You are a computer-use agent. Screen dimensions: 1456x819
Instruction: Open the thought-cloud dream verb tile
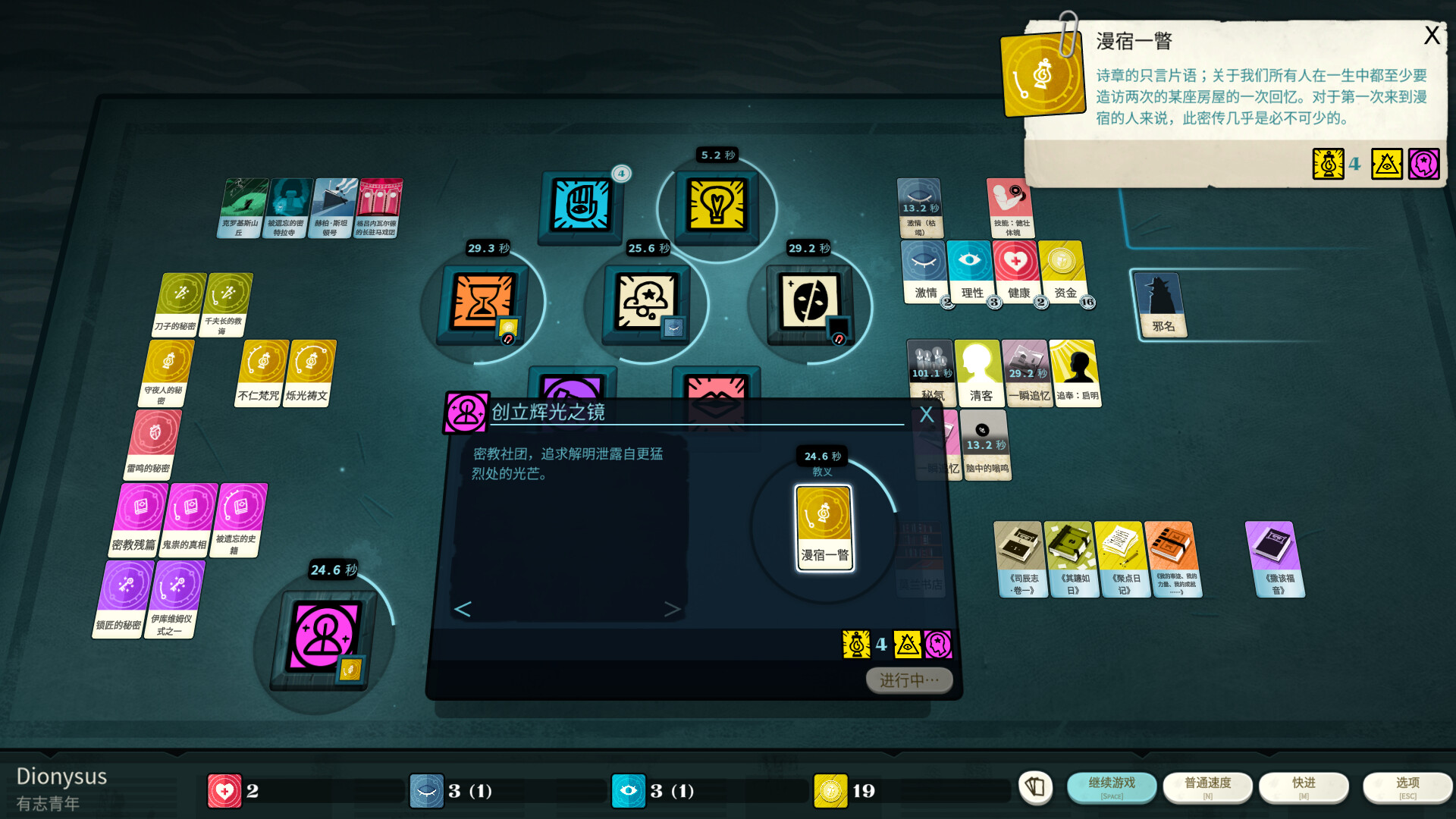point(646,302)
